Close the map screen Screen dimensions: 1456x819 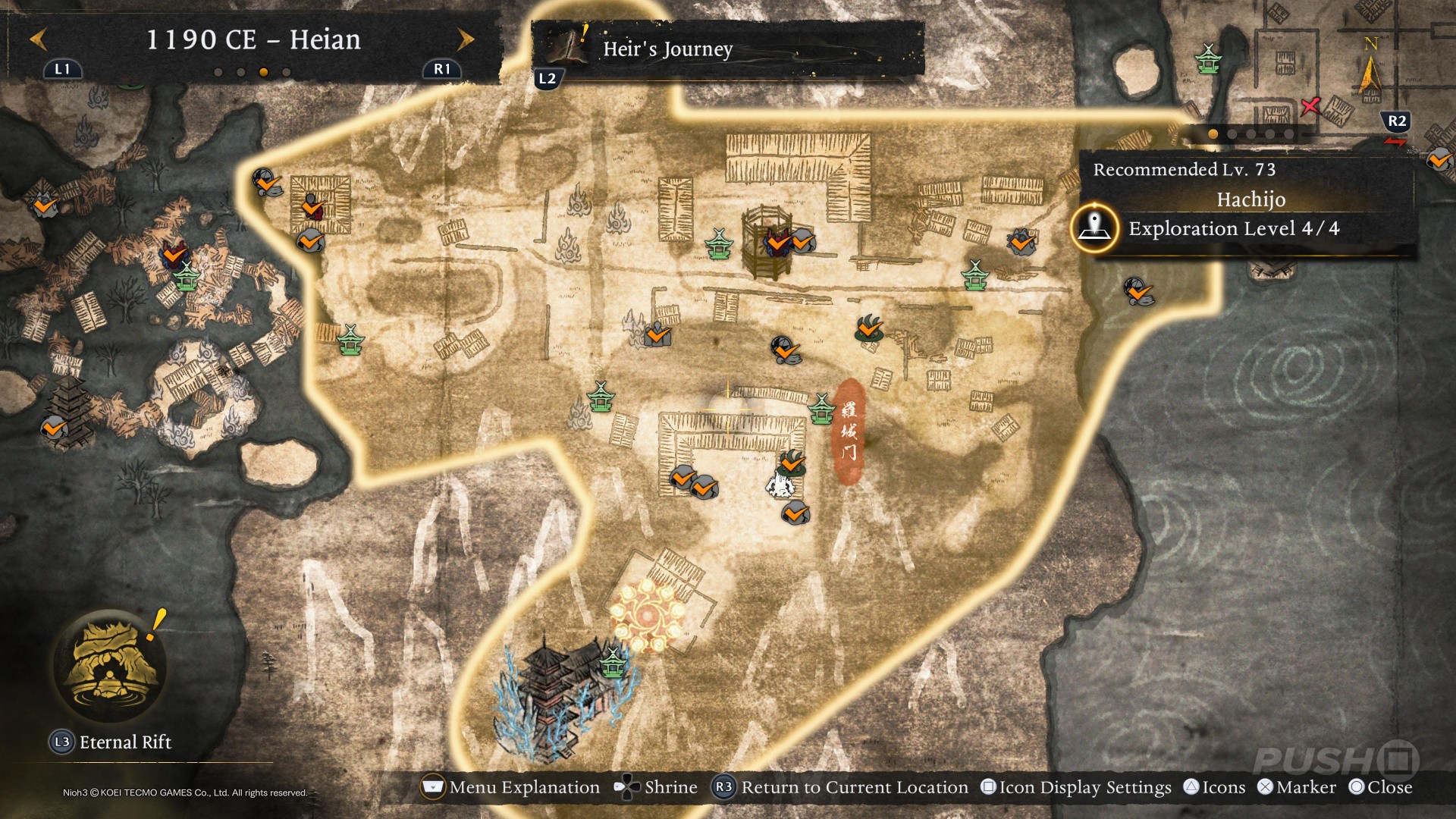point(1381,787)
